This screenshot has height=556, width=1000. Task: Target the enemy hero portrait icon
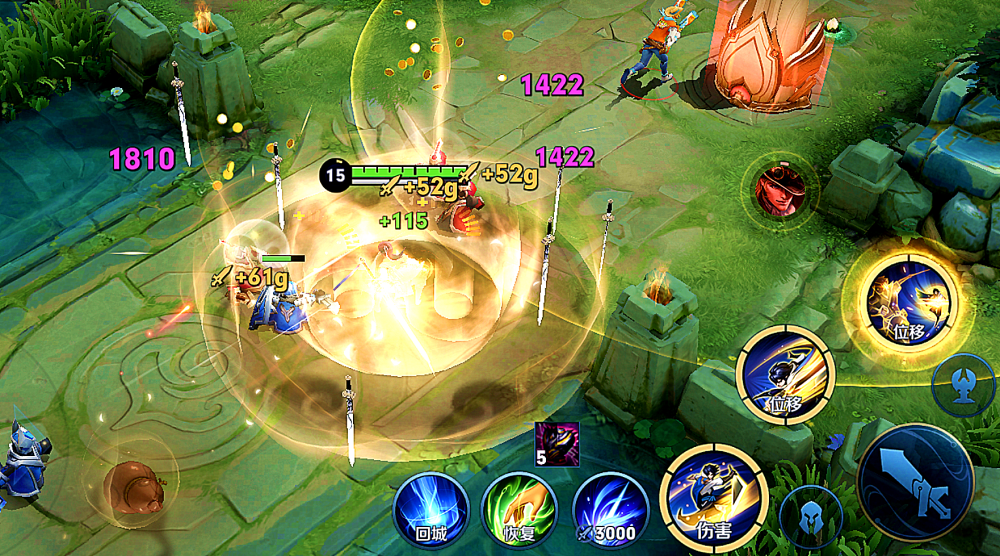coord(779,189)
